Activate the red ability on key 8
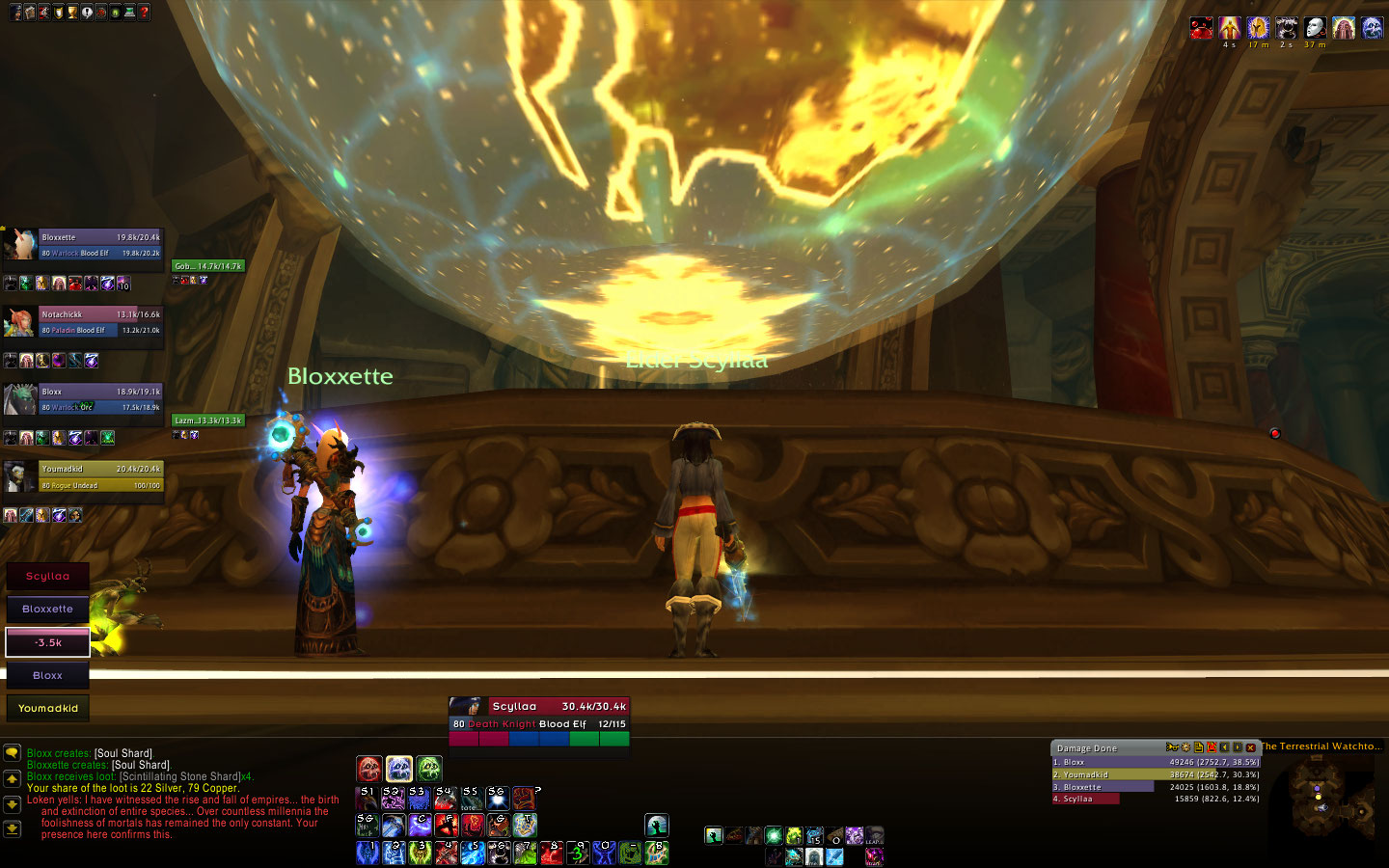Screen dimensions: 1389x868 point(551,853)
